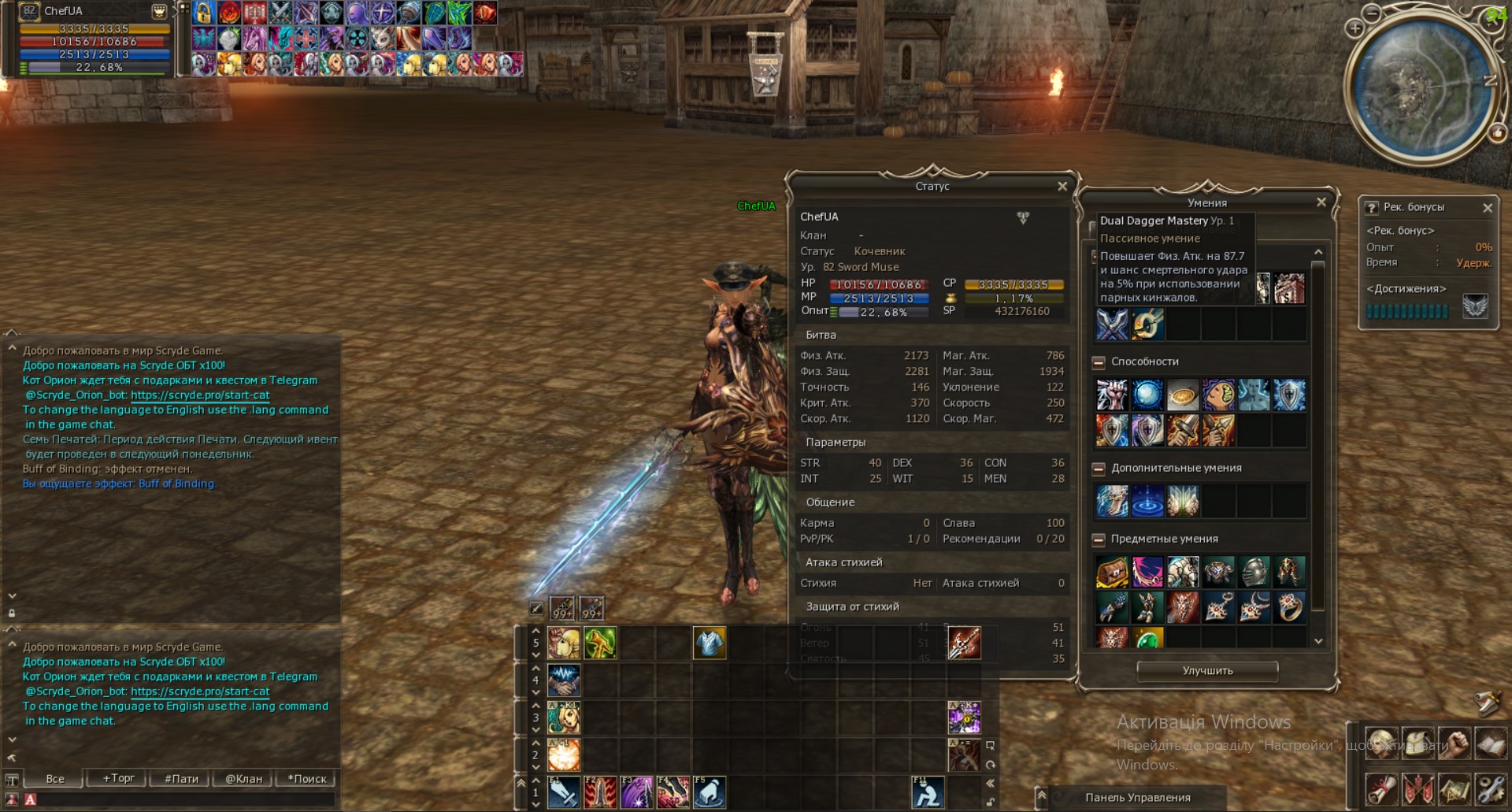
Task: Toggle the chat recipient person icon
Action: (12, 798)
